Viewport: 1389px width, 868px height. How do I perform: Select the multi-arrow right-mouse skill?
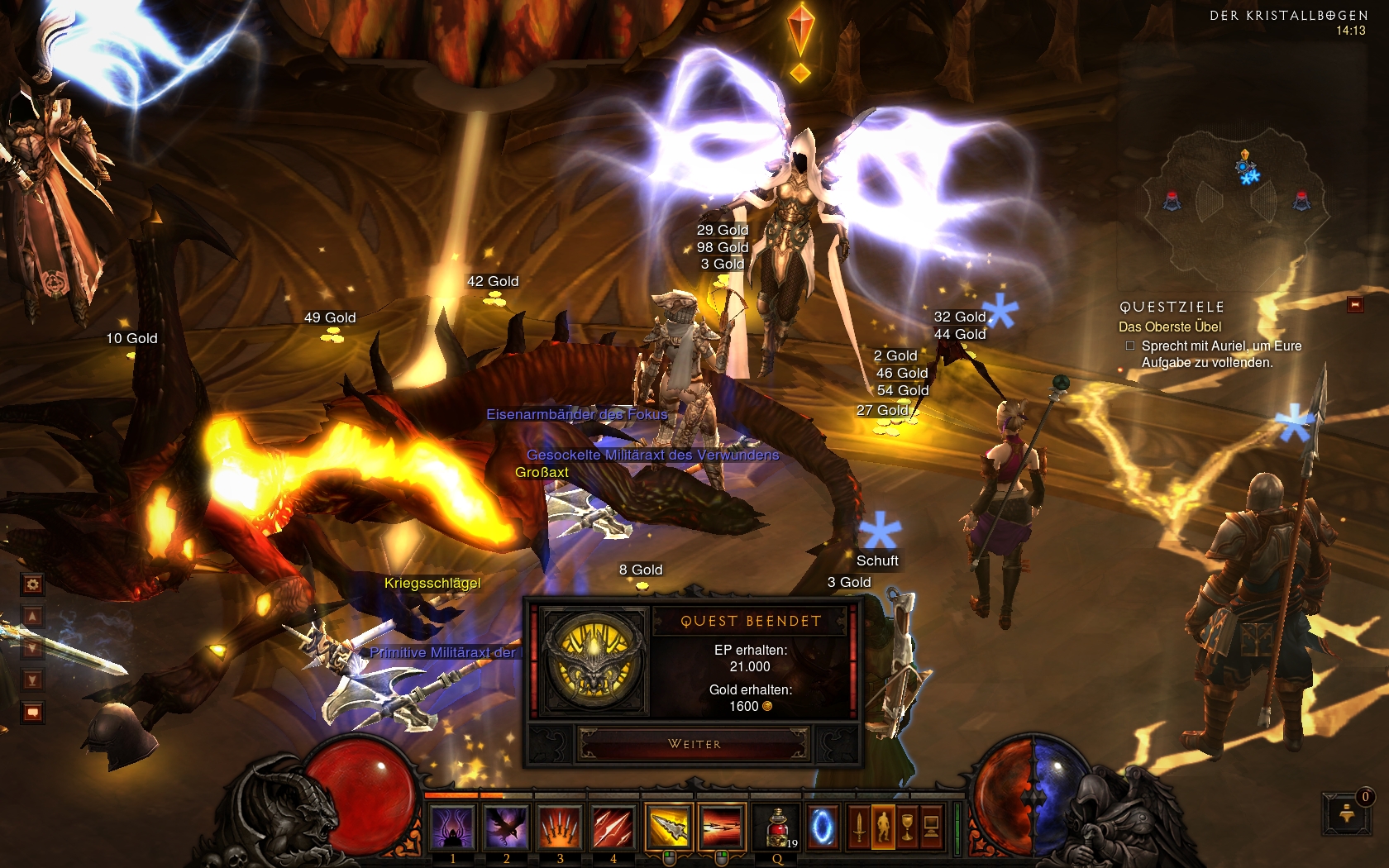click(722, 827)
